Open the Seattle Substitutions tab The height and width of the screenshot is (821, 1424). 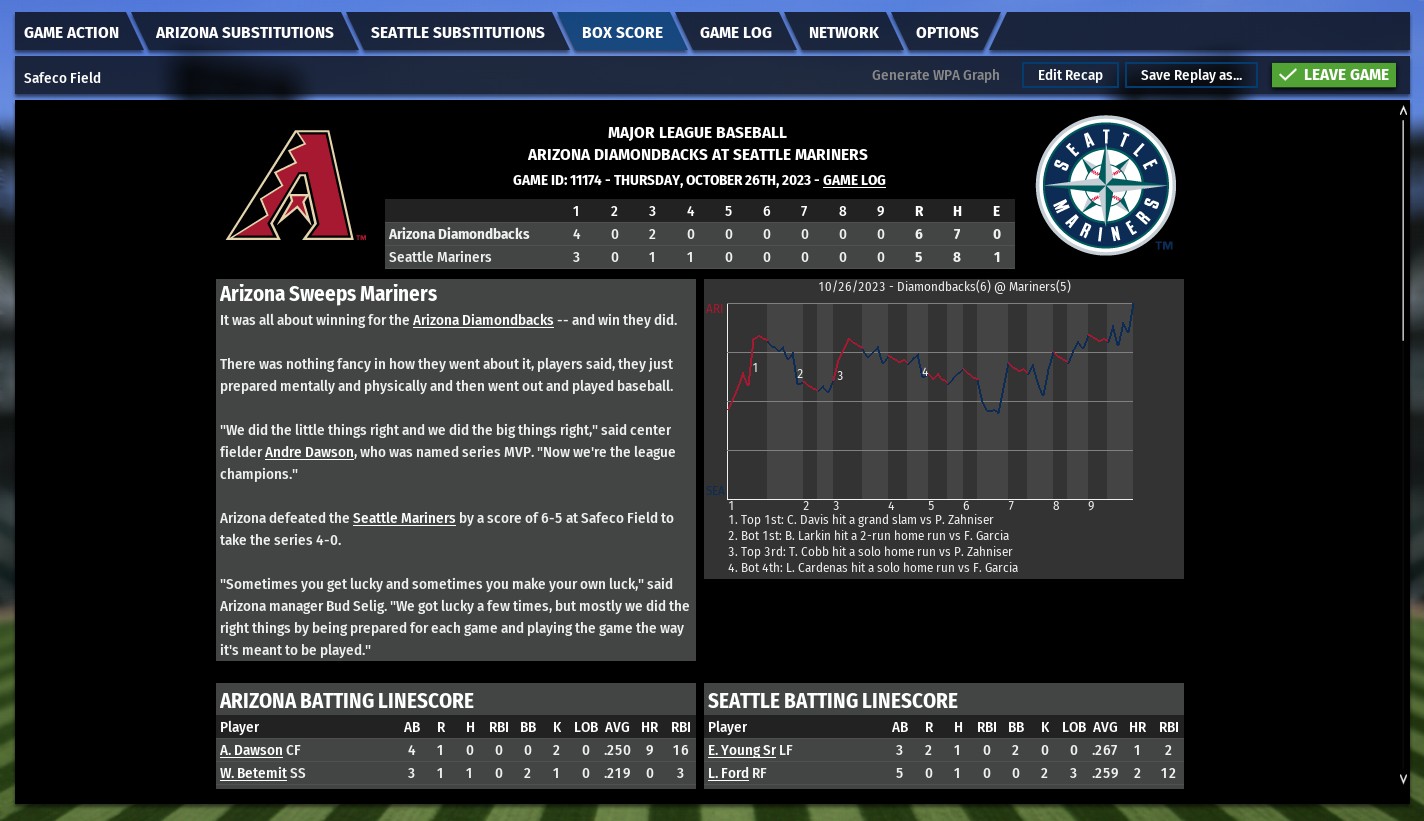coord(457,32)
